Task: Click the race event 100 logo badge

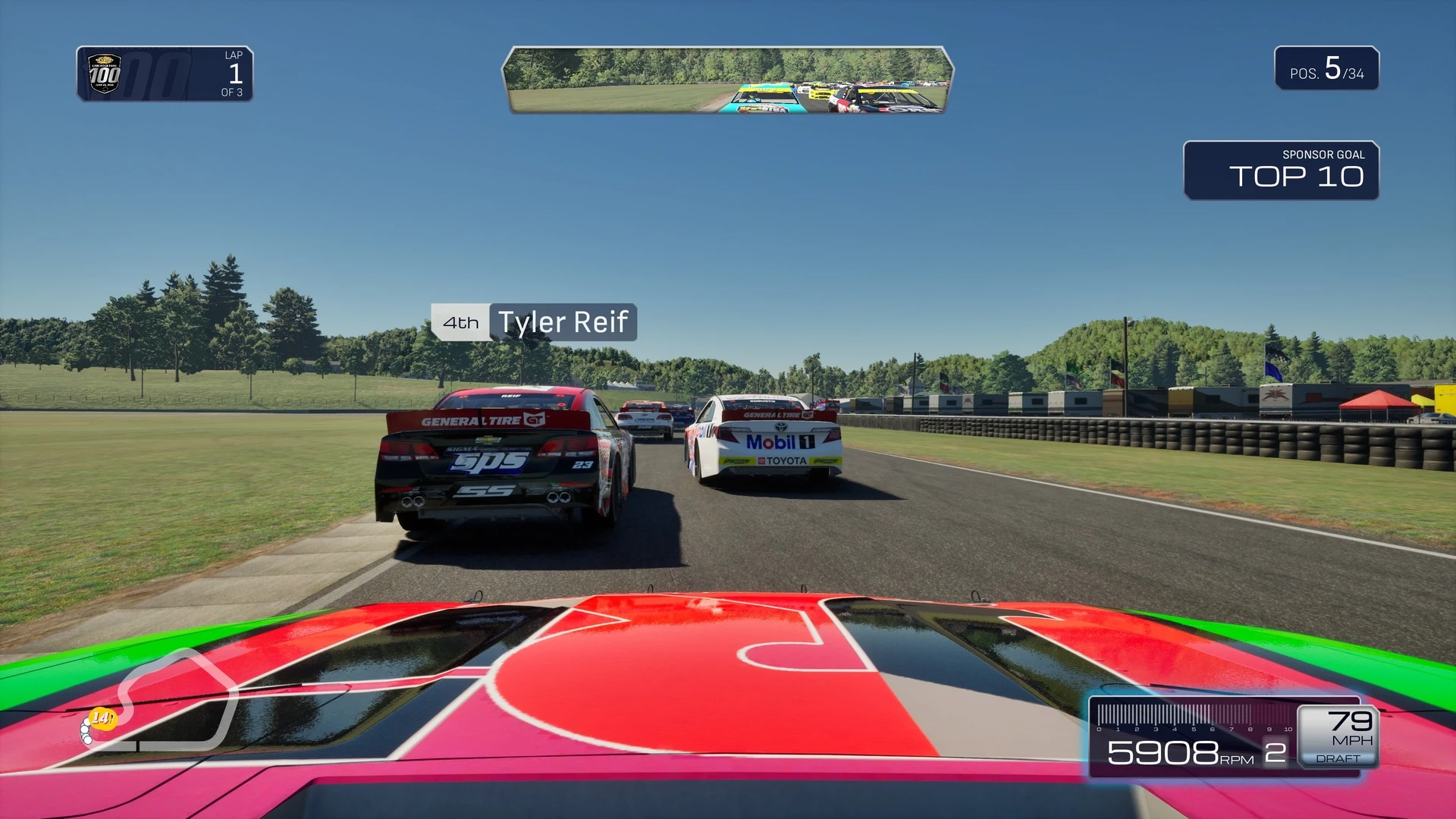Action: coord(105,74)
